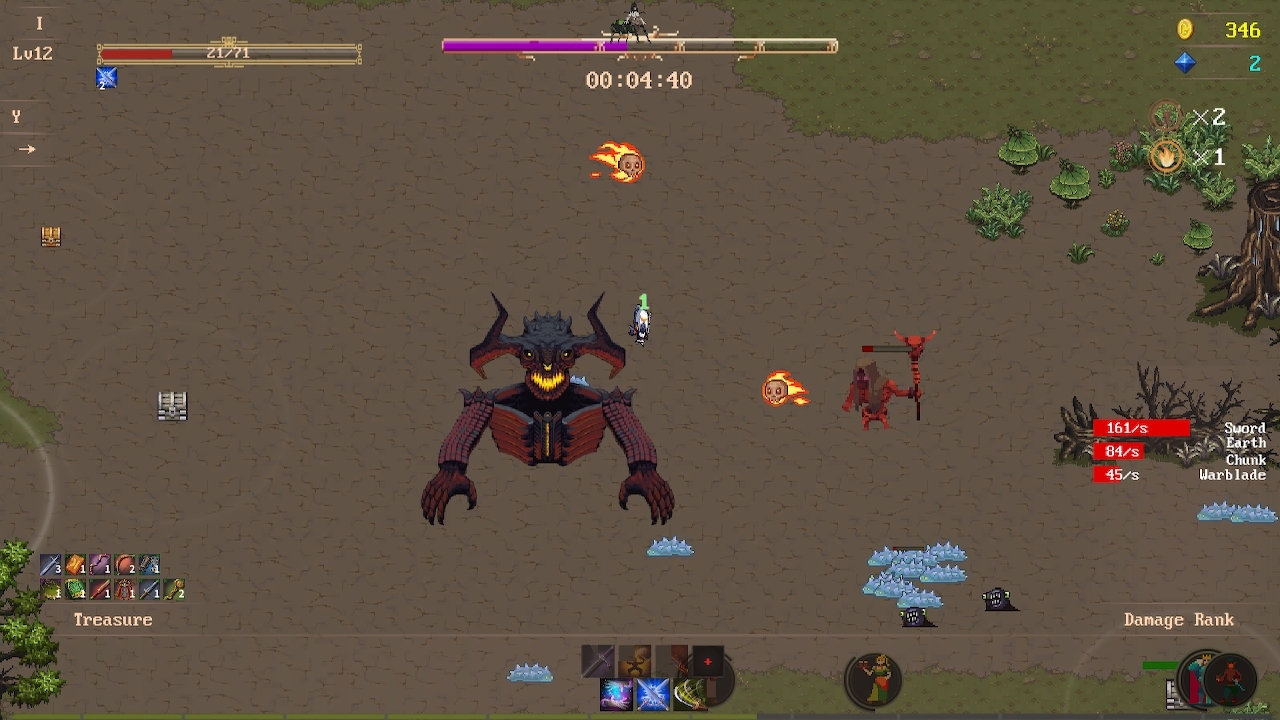This screenshot has width=1280, height=720.
Task: Click the stacked sword item showing x3
Action: click(52, 565)
